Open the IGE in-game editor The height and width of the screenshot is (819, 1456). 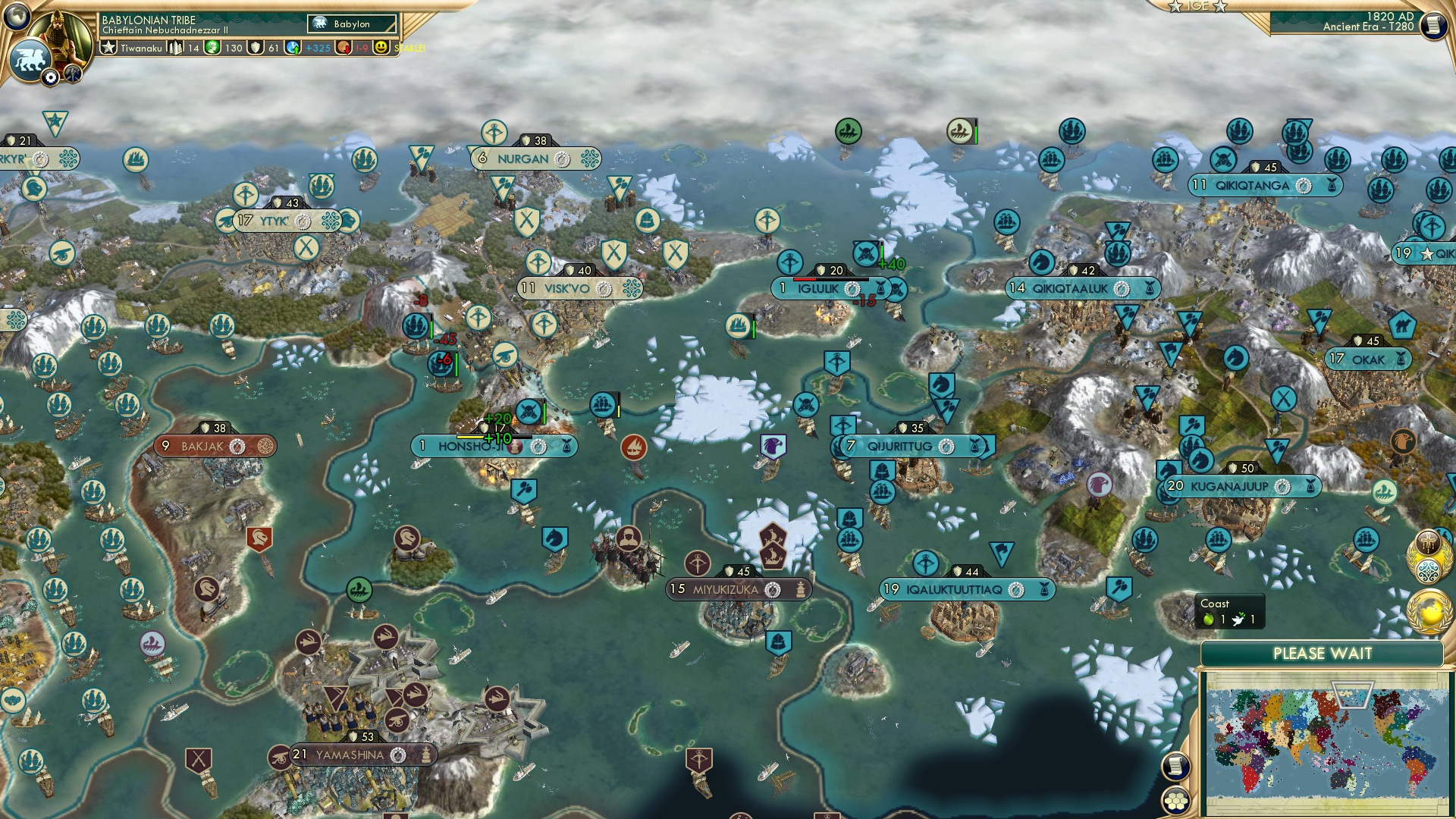[1197, 6]
